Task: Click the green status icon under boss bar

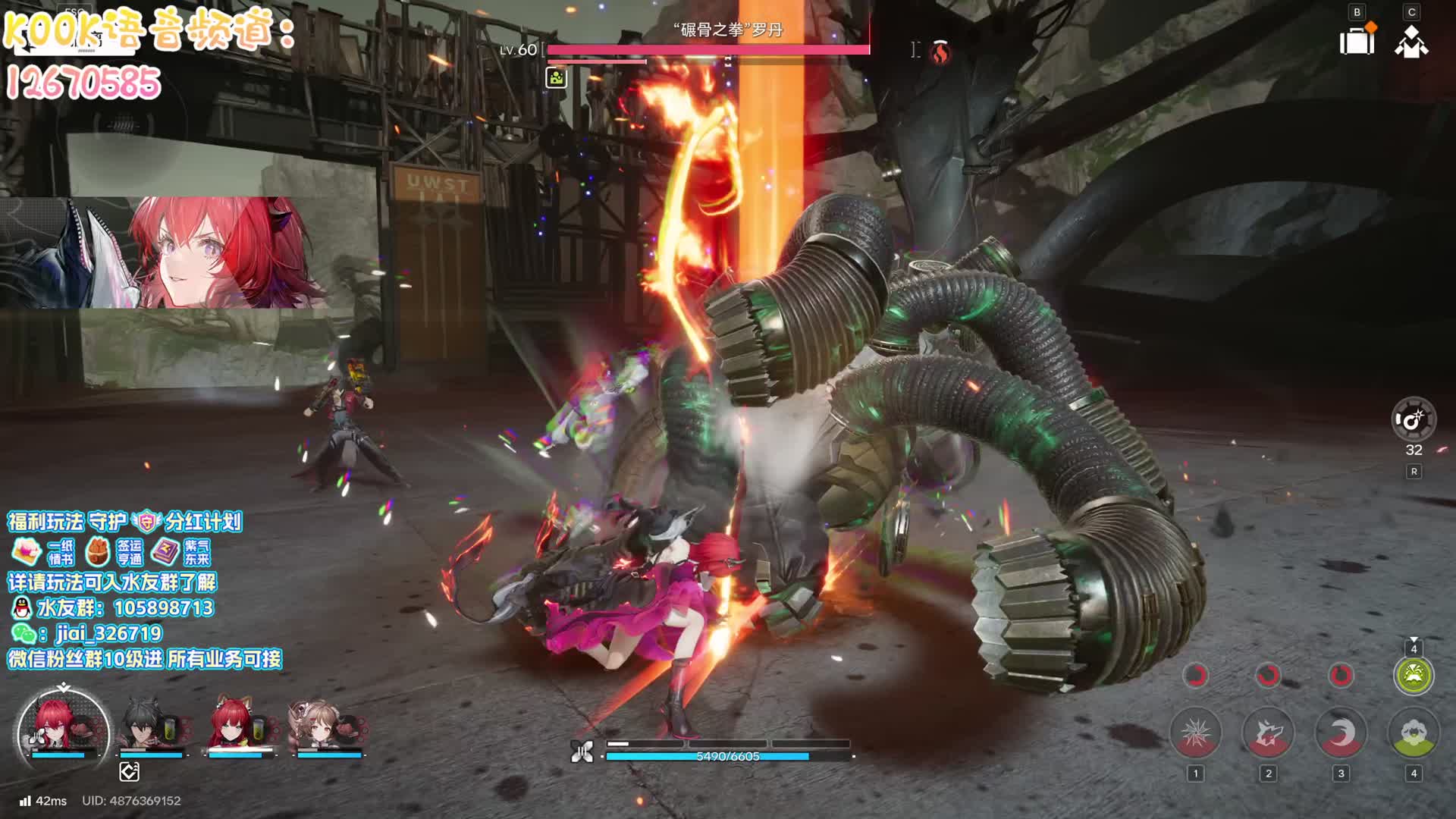Action: click(x=556, y=77)
